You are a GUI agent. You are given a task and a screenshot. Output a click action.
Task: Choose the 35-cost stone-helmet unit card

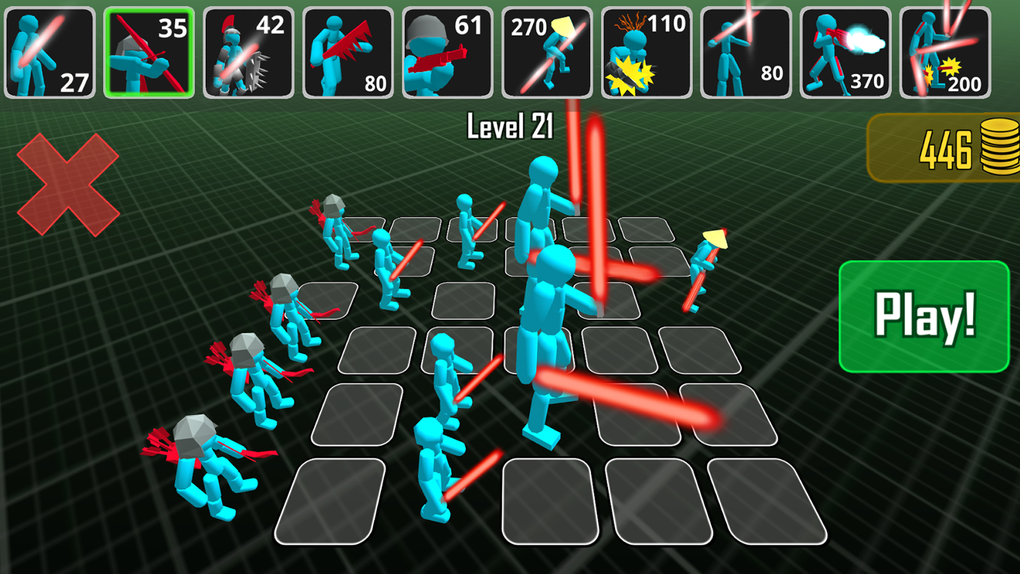click(x=149, y=53)
